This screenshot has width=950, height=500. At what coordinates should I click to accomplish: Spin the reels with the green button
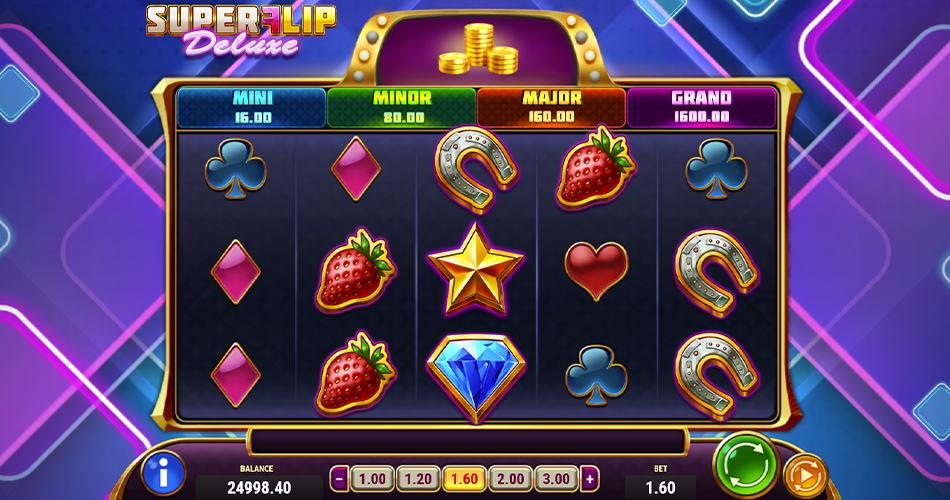click(746, 465)
